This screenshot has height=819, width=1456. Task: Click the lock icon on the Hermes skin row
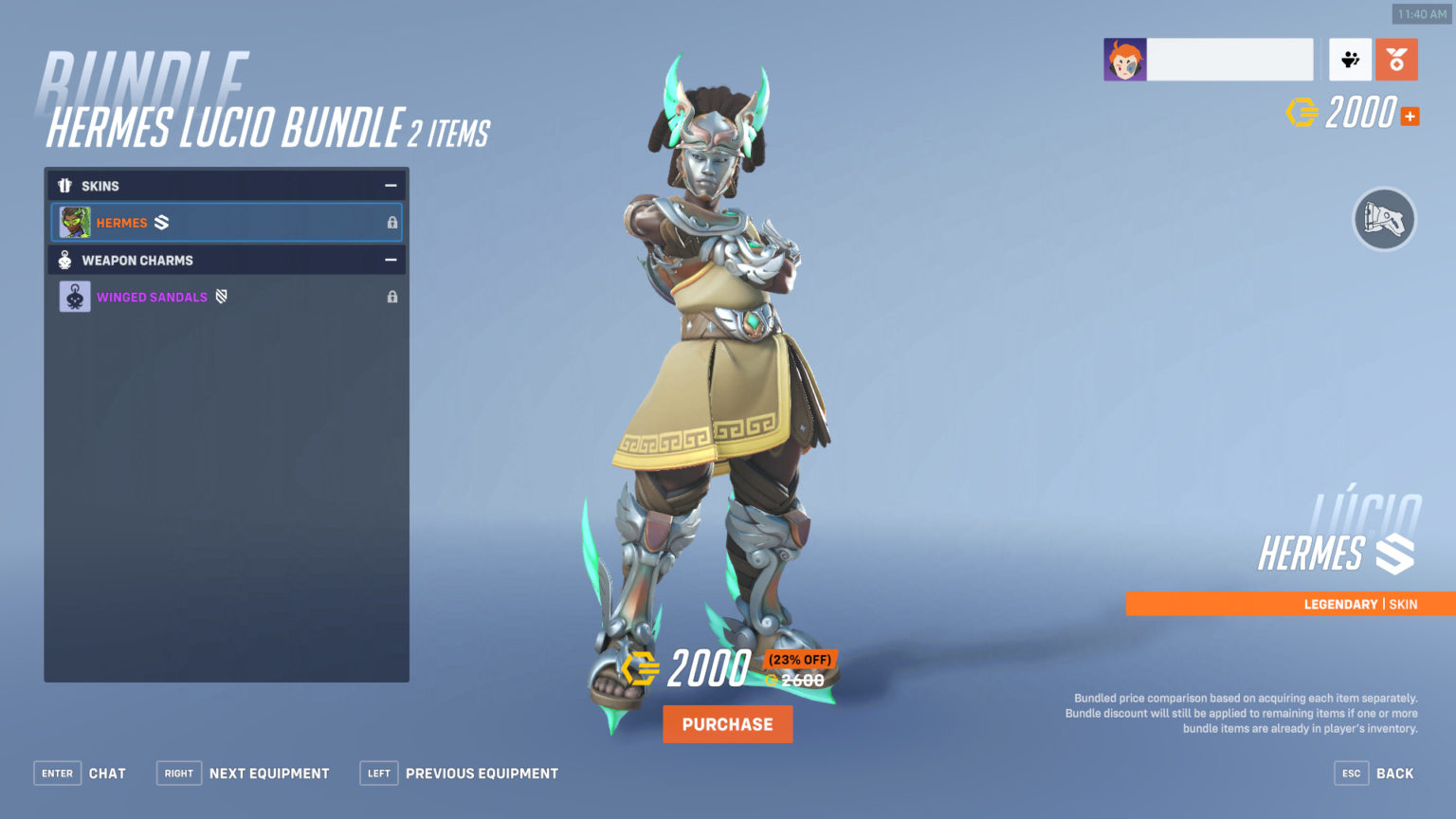(391, 222)
